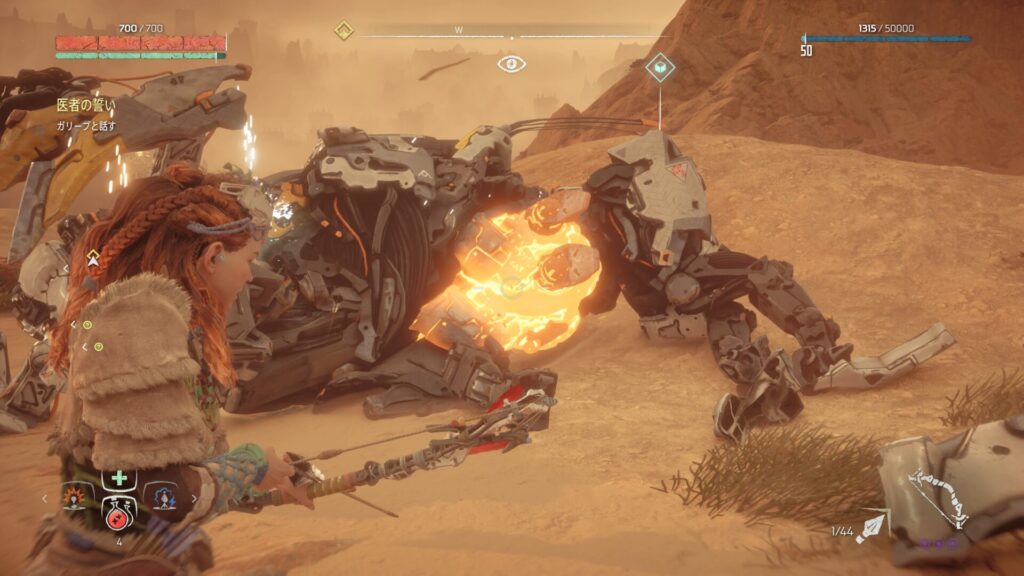This screenshot has width=1024, height=576.
Task: Click the yellow quest marker on compass
Action: (343, 30)
